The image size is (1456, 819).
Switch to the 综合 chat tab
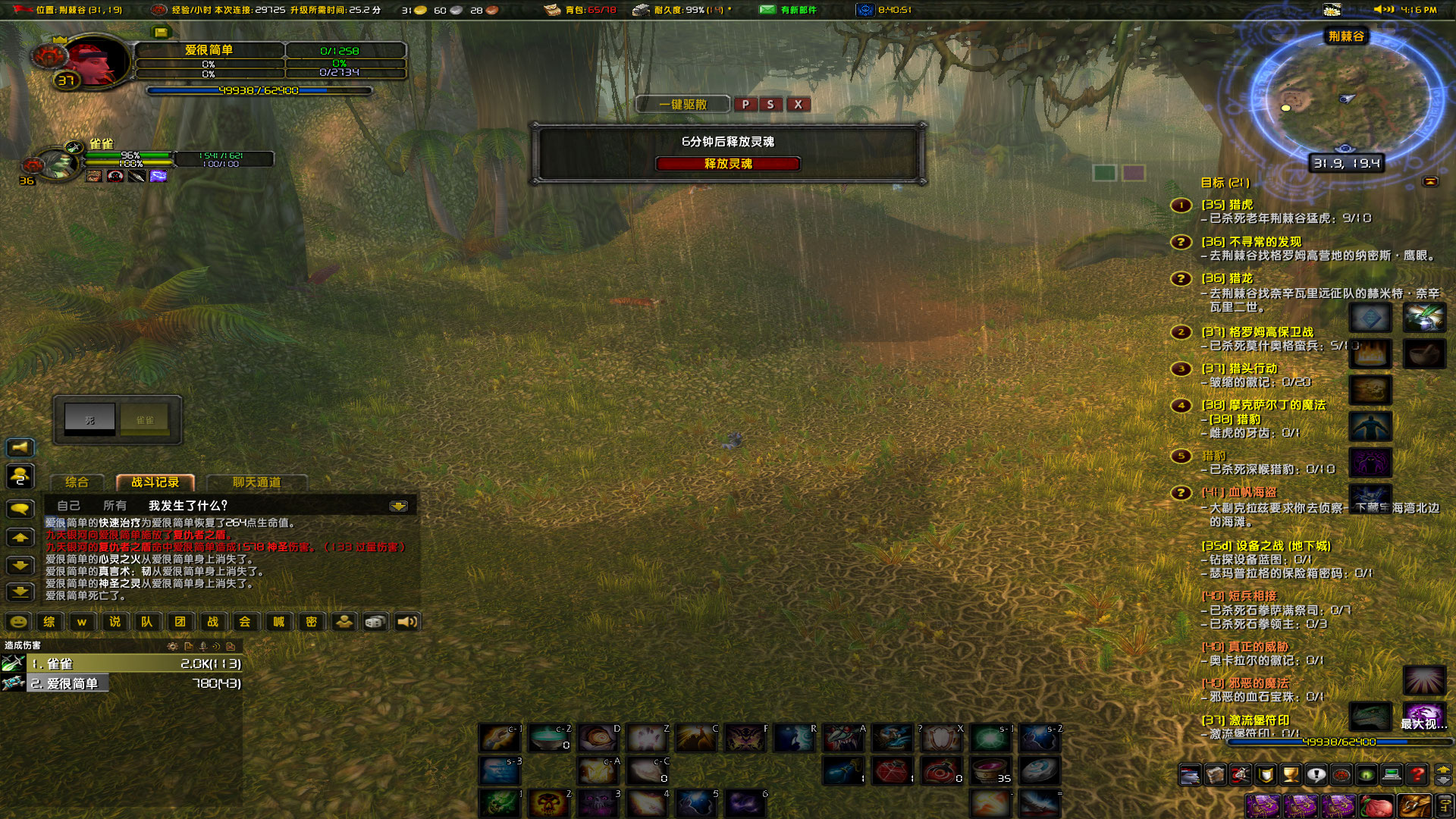(x=77, y=482)
